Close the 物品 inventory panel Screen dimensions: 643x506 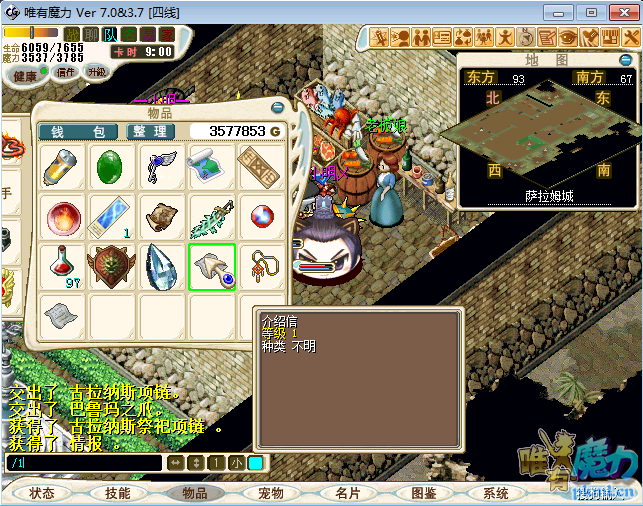(x=278, y=107)
